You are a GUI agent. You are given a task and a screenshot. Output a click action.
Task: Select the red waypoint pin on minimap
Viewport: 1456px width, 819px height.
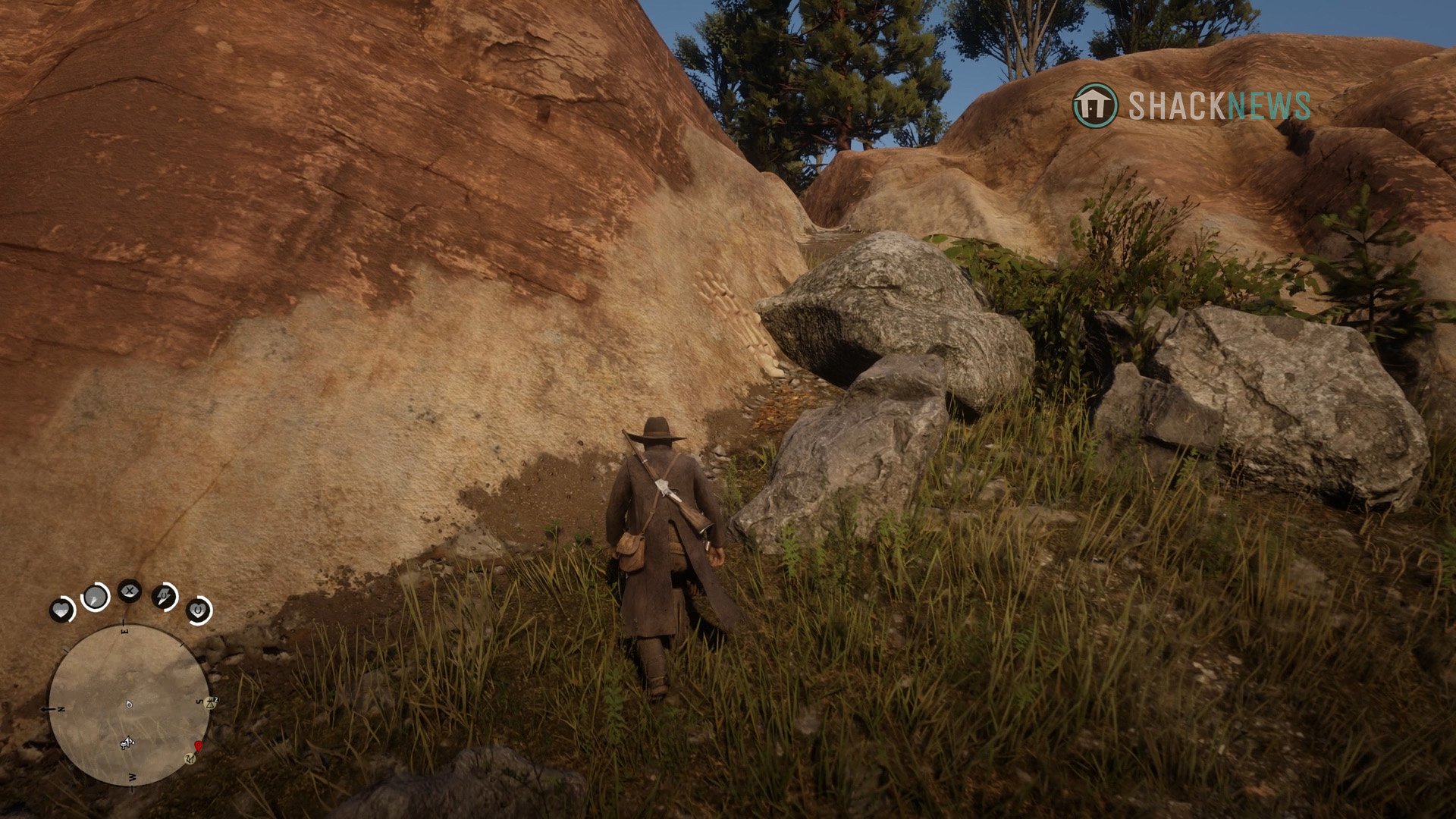point(198,747)
